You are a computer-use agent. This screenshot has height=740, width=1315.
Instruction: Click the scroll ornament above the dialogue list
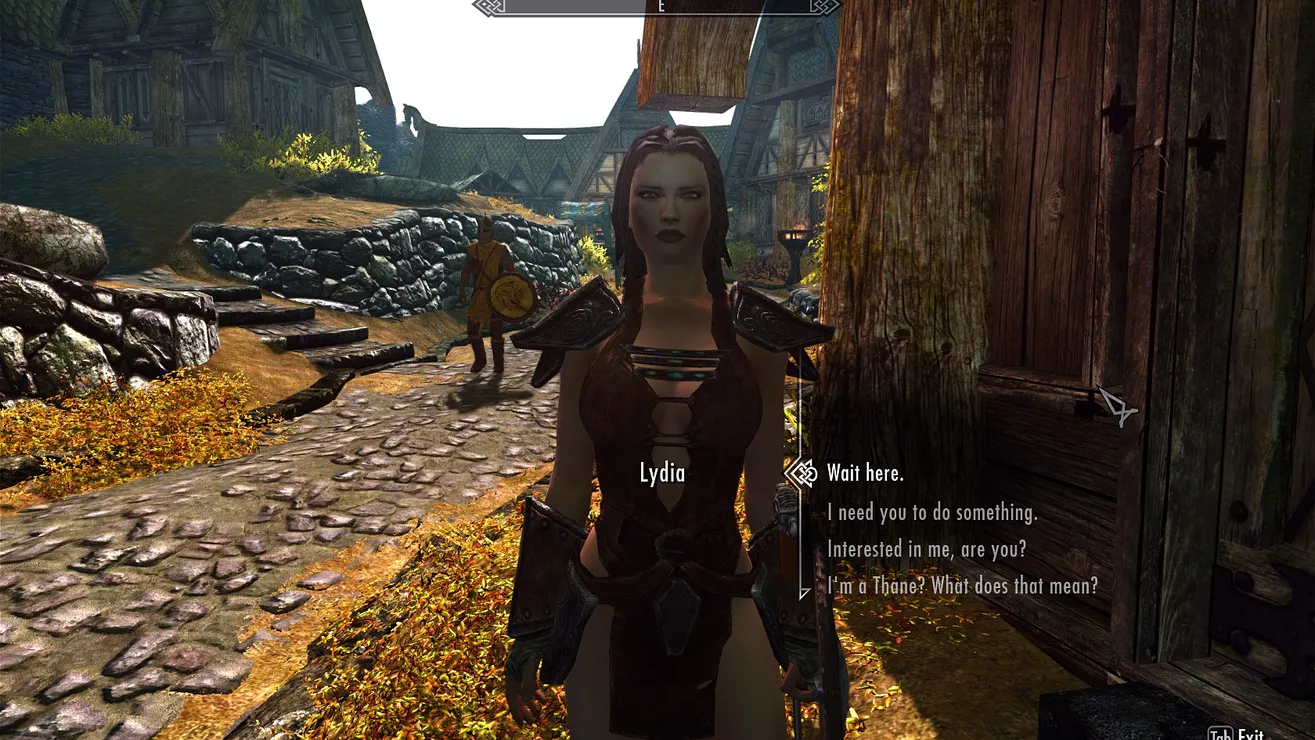tap(799, 472)
